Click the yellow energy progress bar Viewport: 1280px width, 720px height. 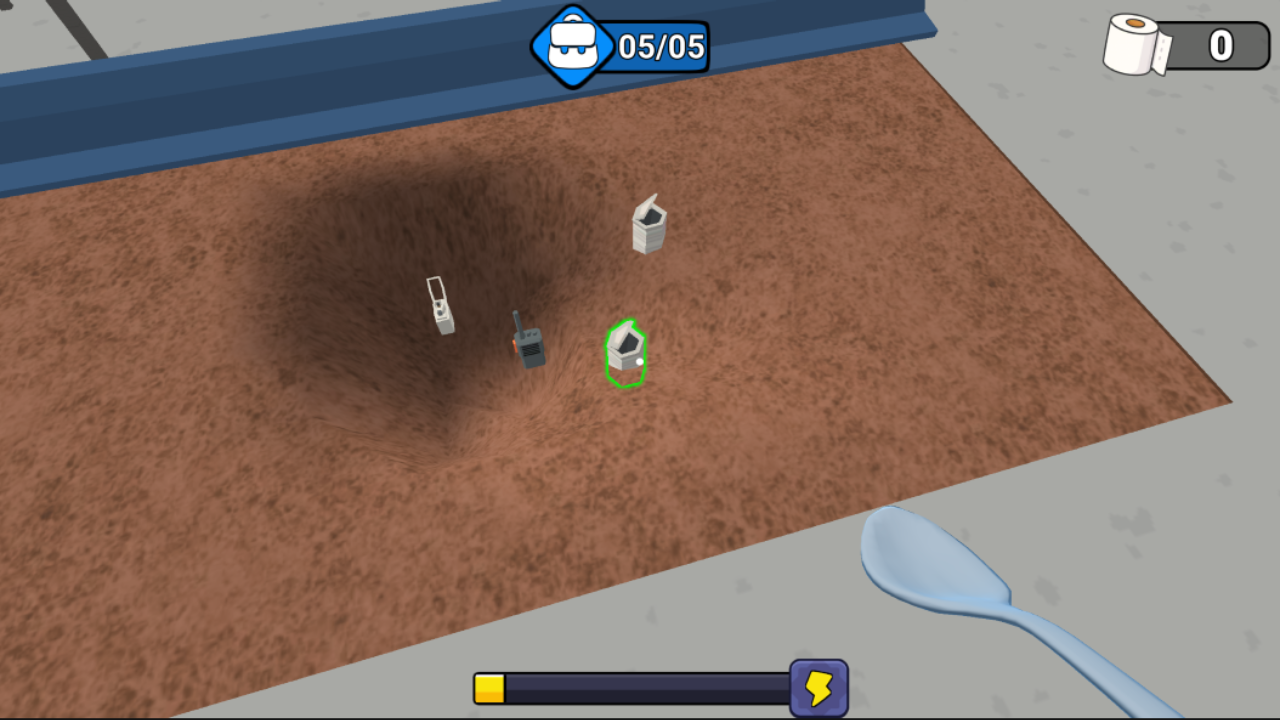pyautogui.click(x=489, y=687)
